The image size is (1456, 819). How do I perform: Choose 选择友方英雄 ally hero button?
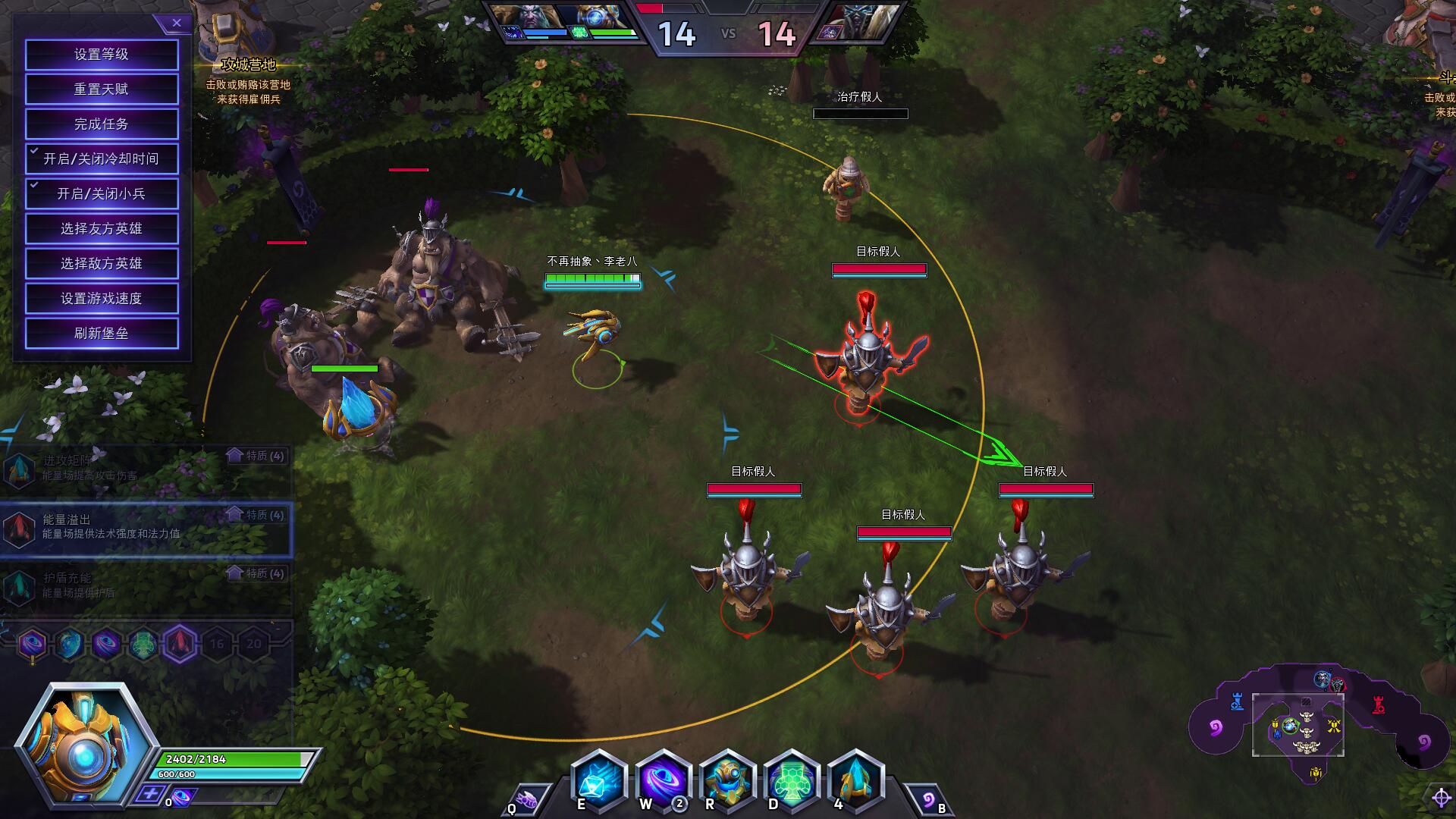click(102, 229)
